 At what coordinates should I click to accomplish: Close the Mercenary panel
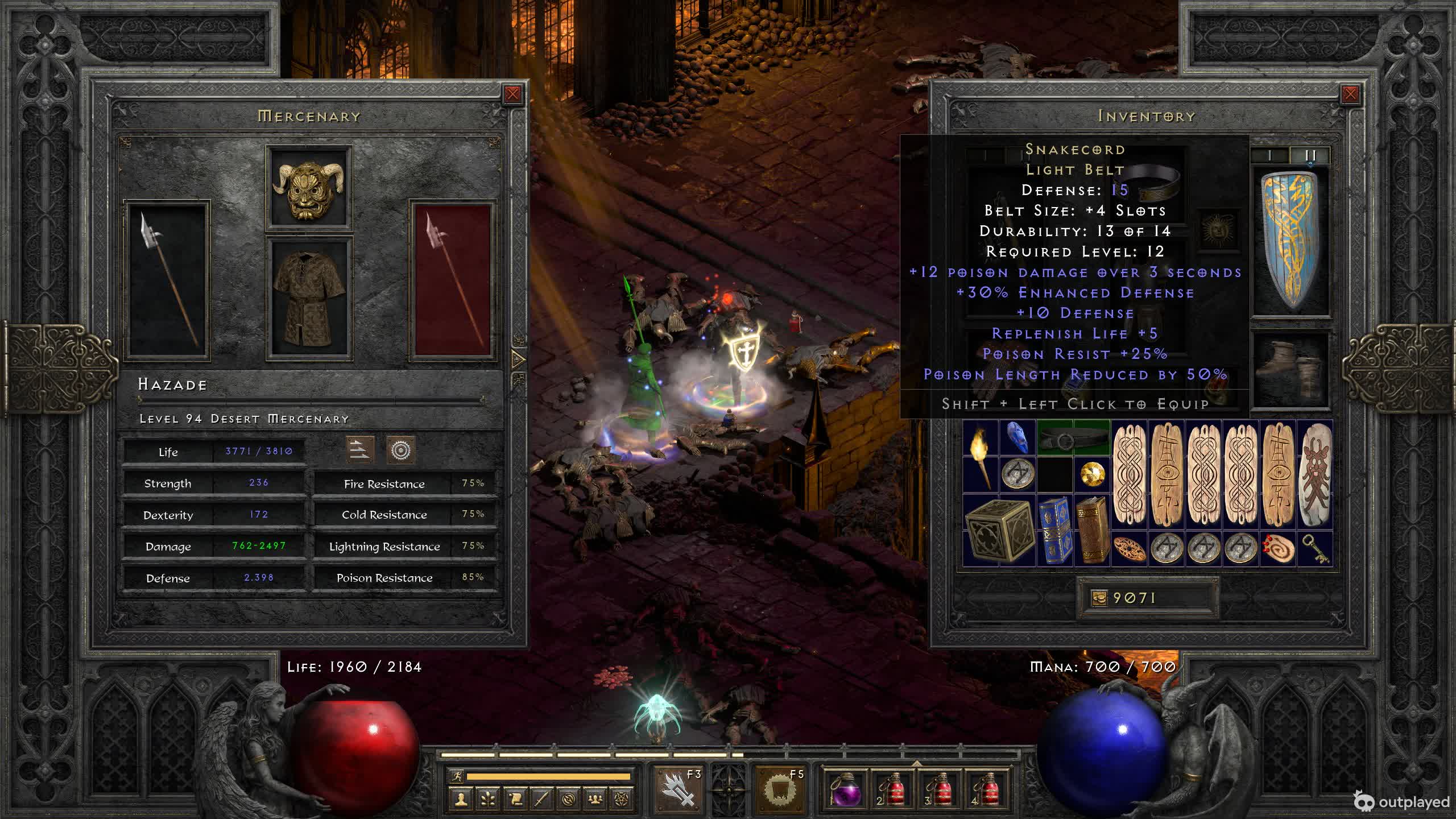[x=512, y=94]
